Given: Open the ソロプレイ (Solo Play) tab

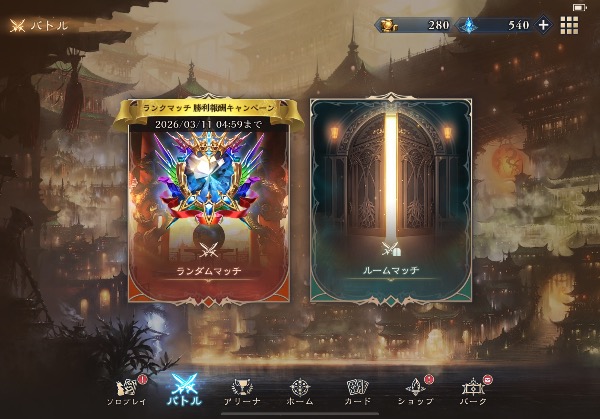Looking at the screenshot, I should click(x=127, y=389).
